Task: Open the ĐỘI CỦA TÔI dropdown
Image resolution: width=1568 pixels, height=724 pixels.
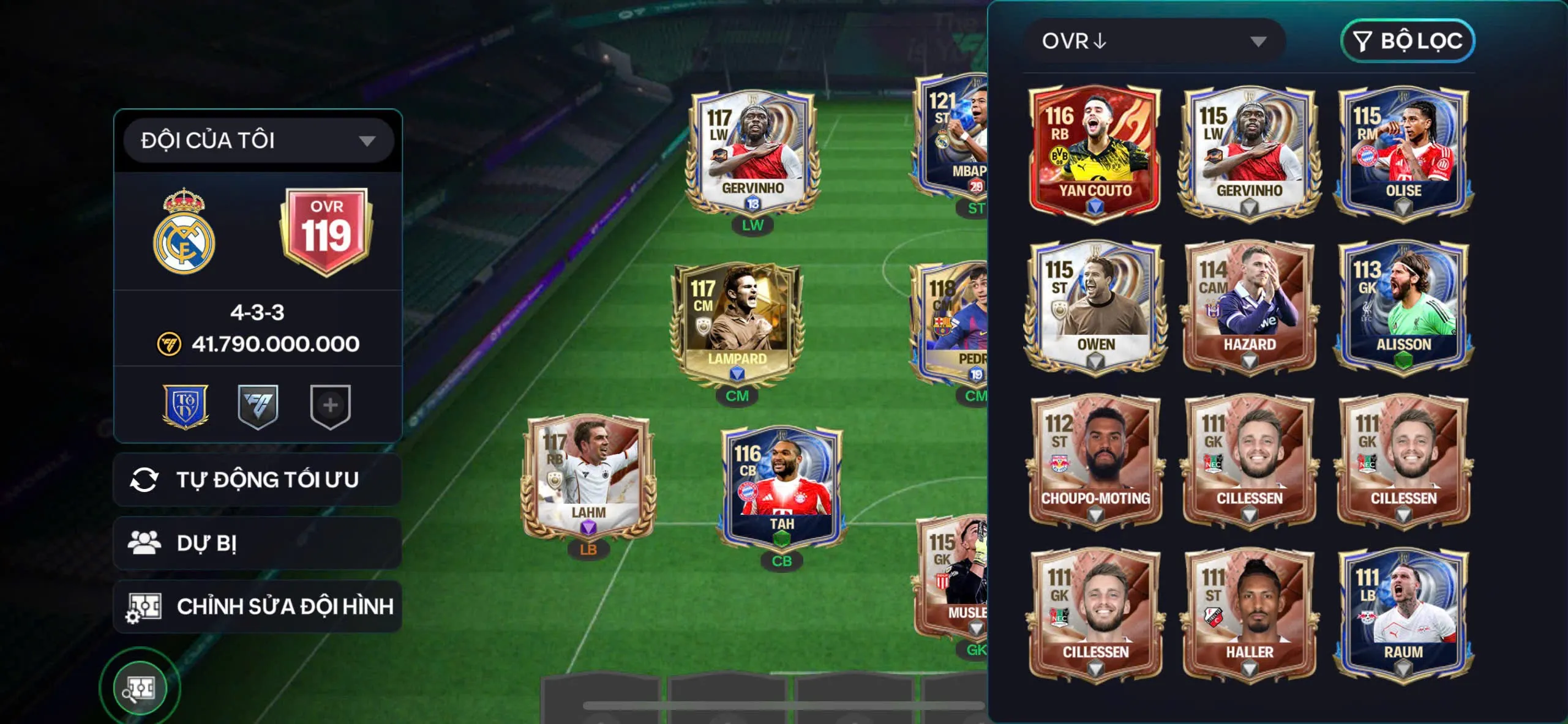Action: pyautogui.click(x=258, y=141)
